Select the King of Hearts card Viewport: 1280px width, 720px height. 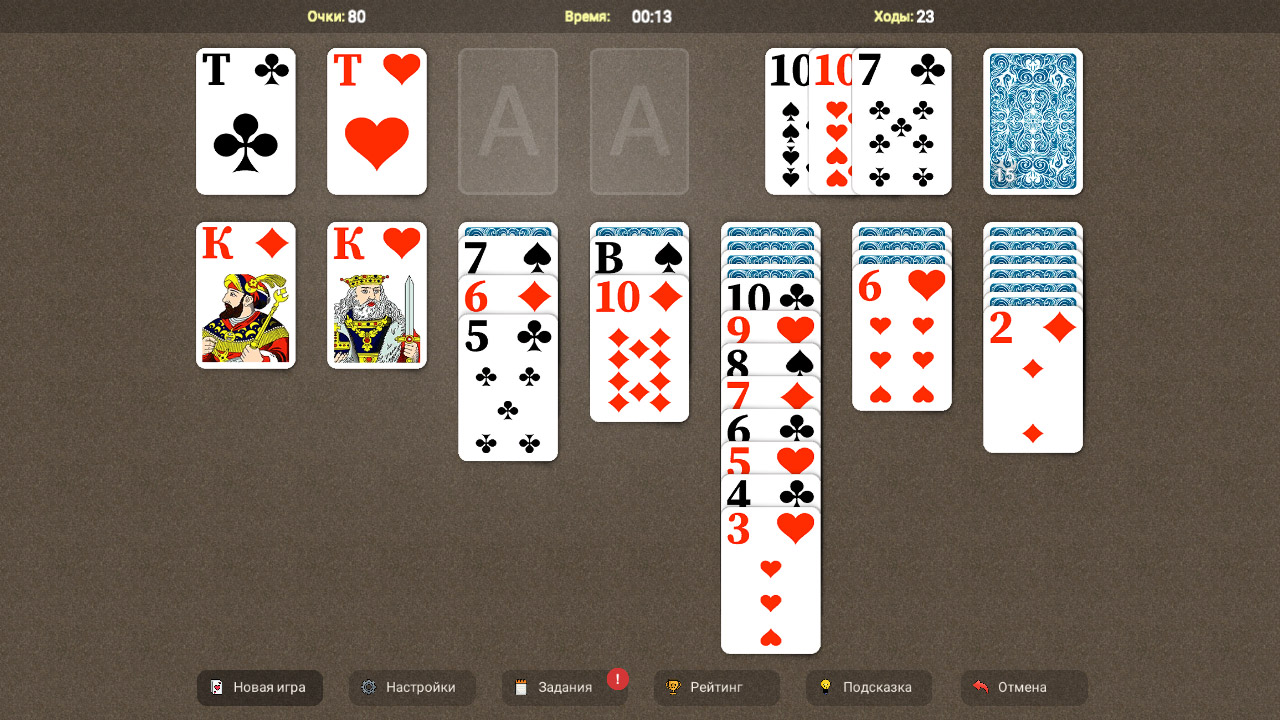[x=376, y=294]
